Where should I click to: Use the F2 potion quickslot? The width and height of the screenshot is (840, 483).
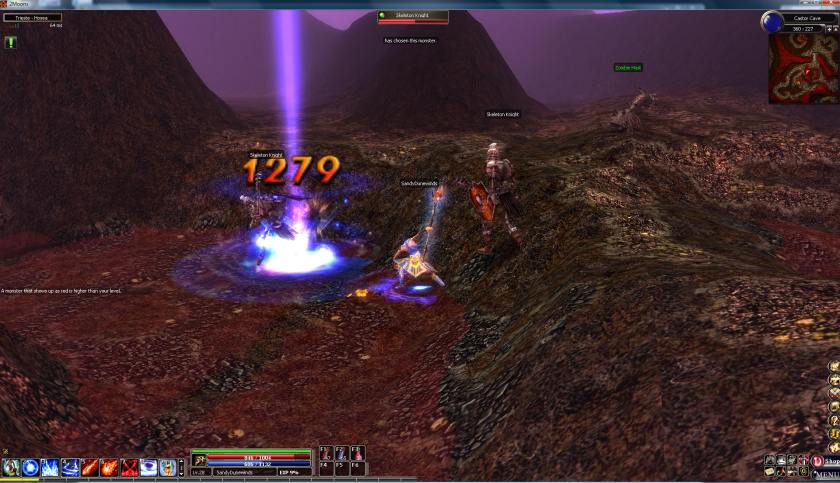click(341, 453)
